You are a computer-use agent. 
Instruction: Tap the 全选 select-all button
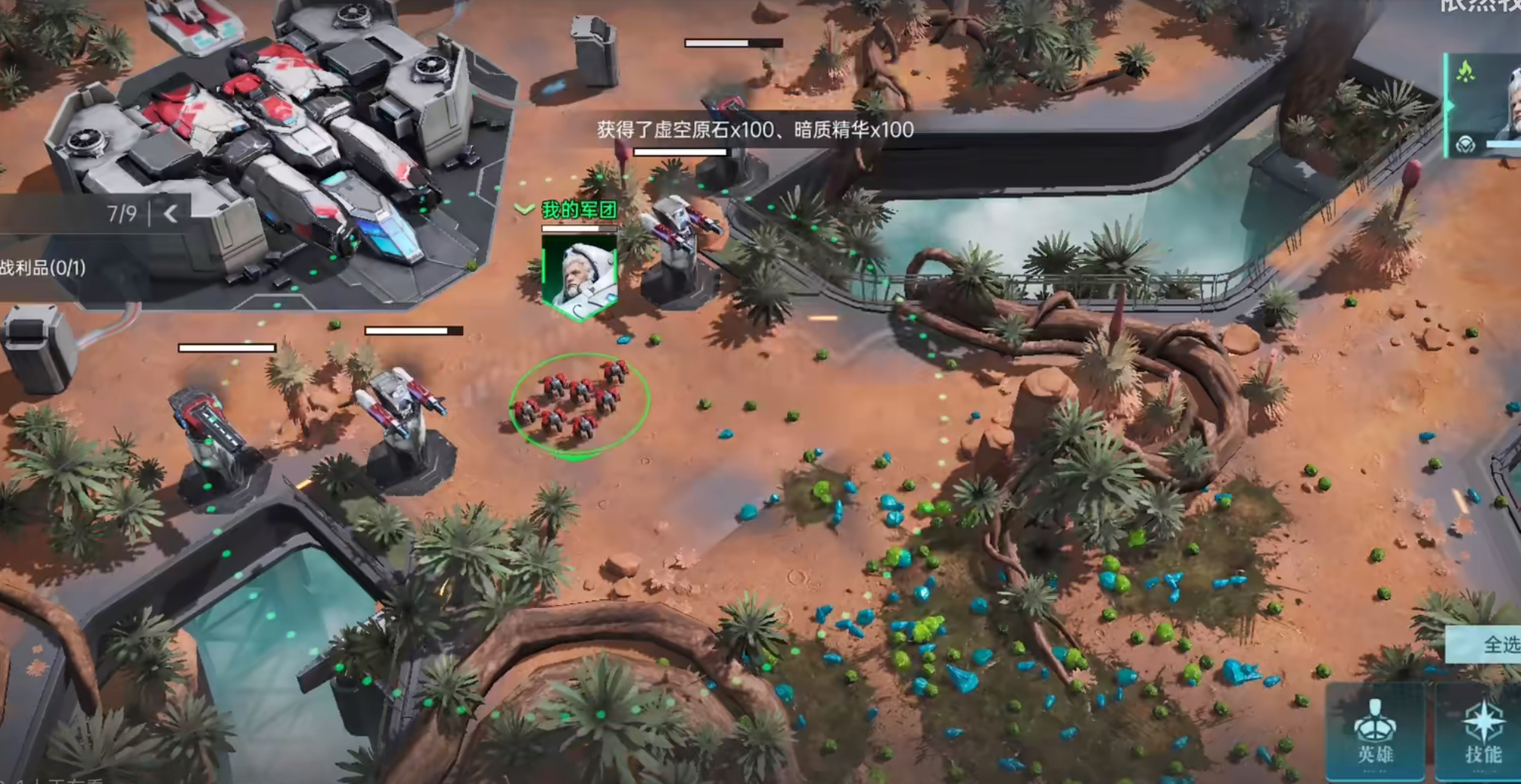[1492, 644]
